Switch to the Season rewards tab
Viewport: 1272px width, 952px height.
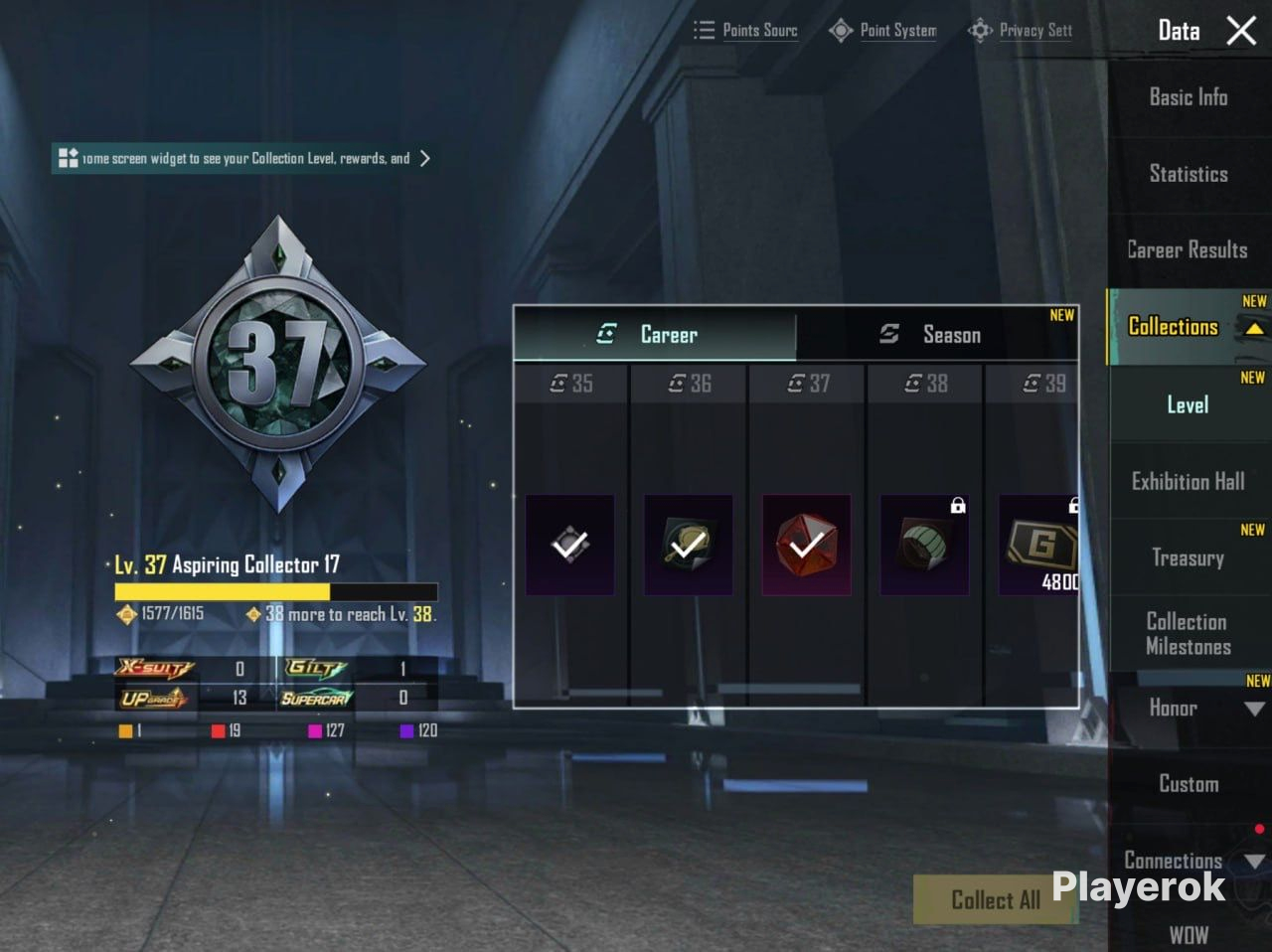(x=934, y=335)
